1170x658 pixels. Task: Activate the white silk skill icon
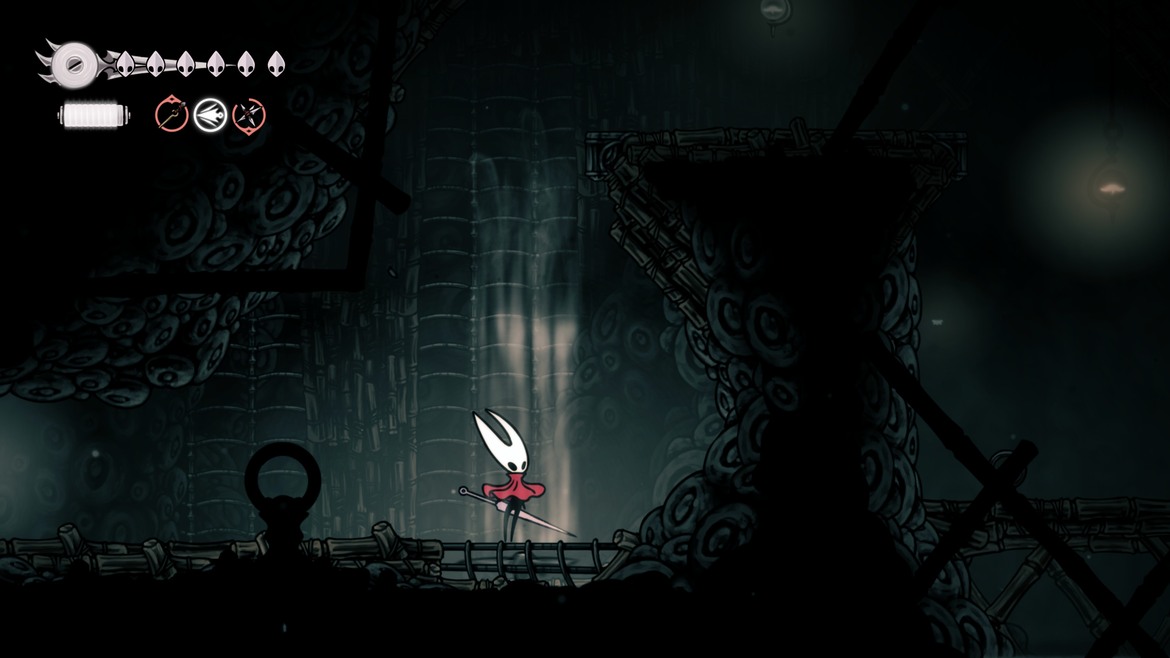210,115
